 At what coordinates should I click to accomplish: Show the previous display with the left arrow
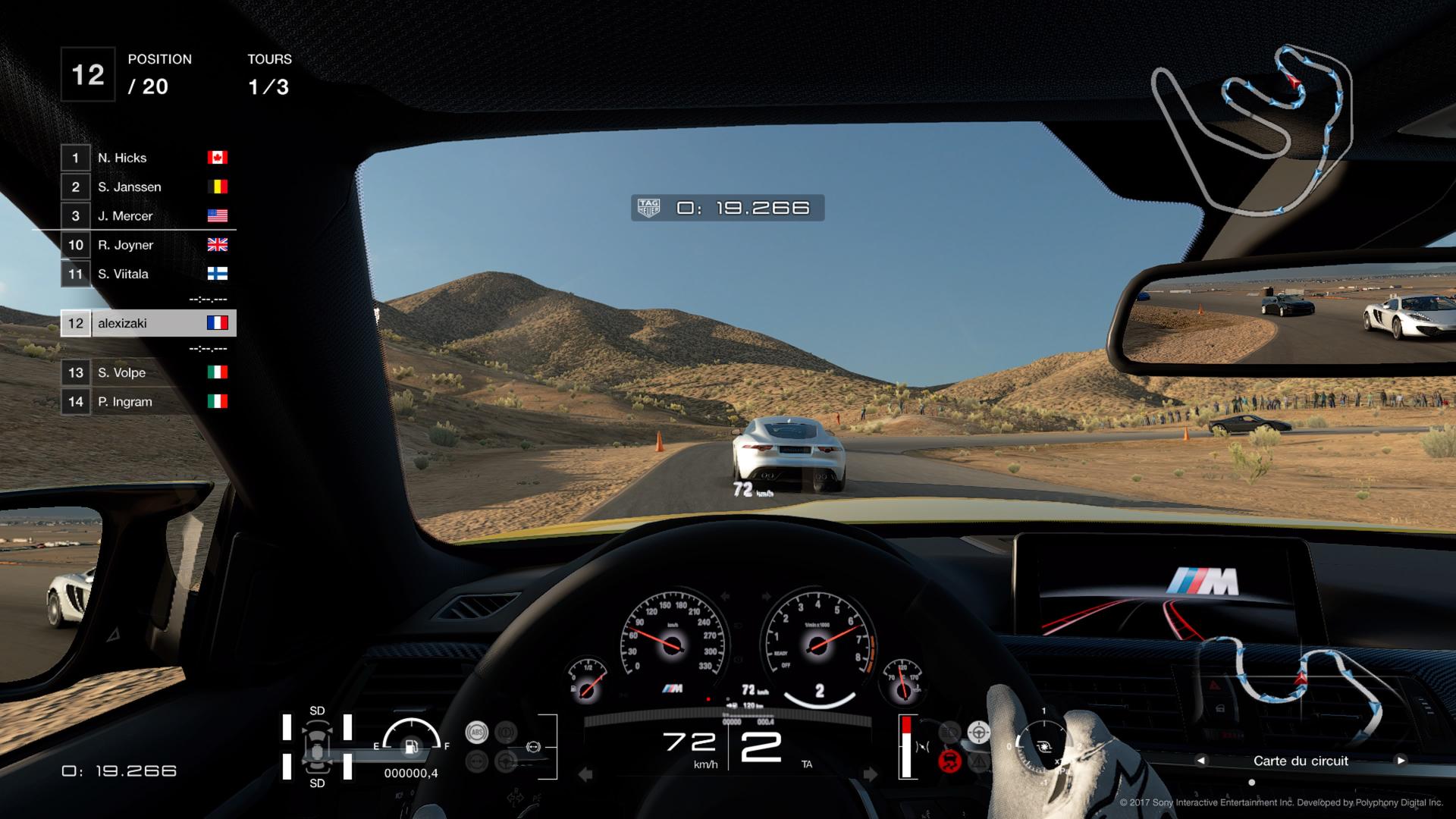click(x=1200, y=760)
